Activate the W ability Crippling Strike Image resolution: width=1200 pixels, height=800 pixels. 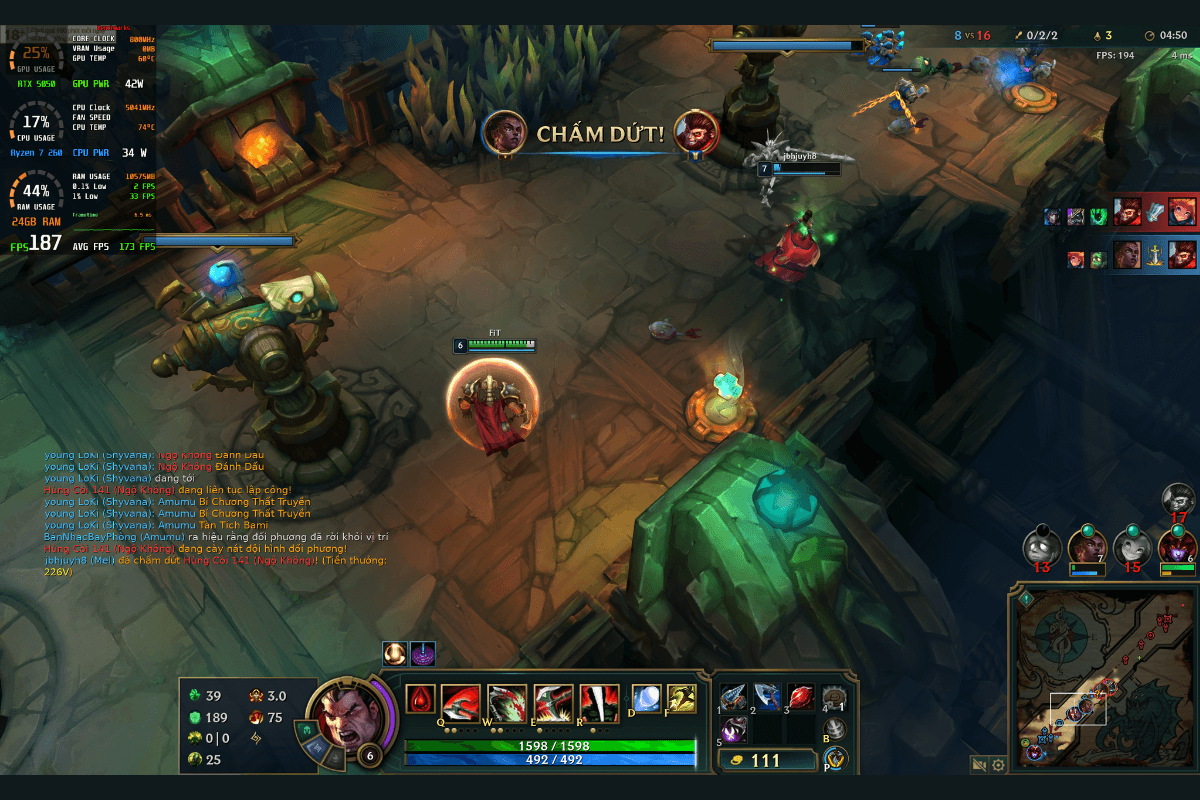coord(507,703)
